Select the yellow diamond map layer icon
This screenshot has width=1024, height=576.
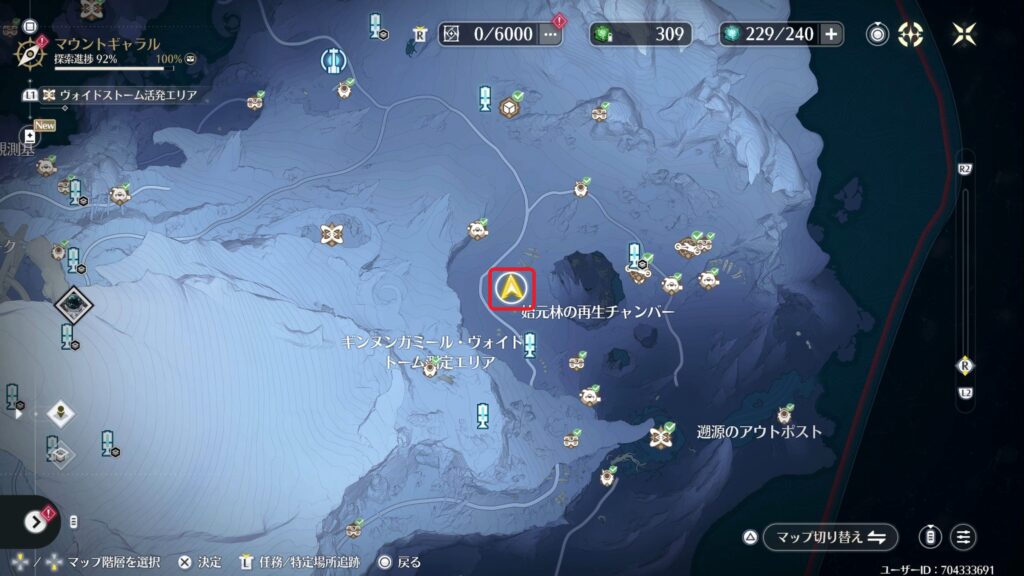61,413
